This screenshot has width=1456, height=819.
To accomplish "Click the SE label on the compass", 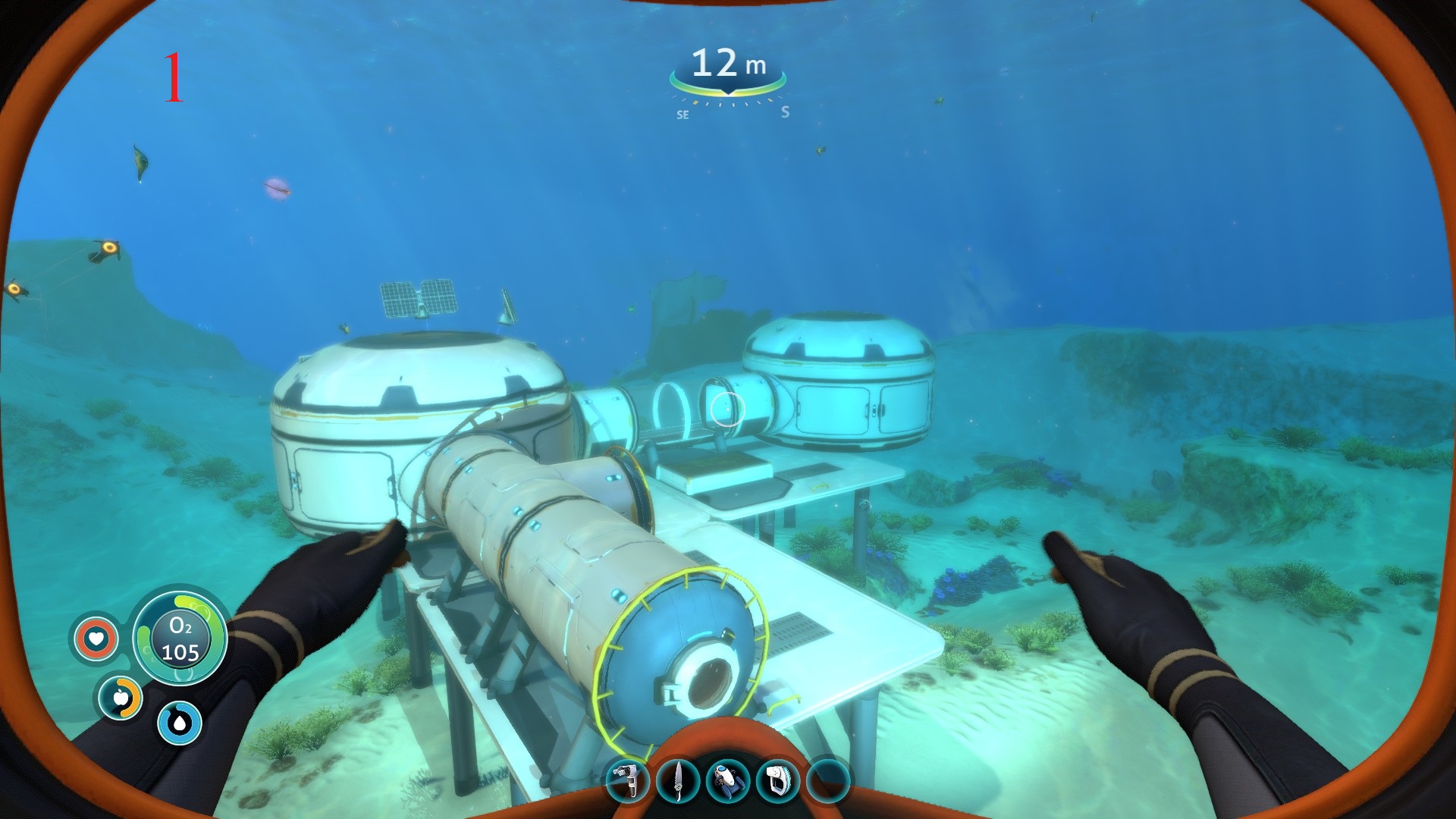I will coord(682,114).
